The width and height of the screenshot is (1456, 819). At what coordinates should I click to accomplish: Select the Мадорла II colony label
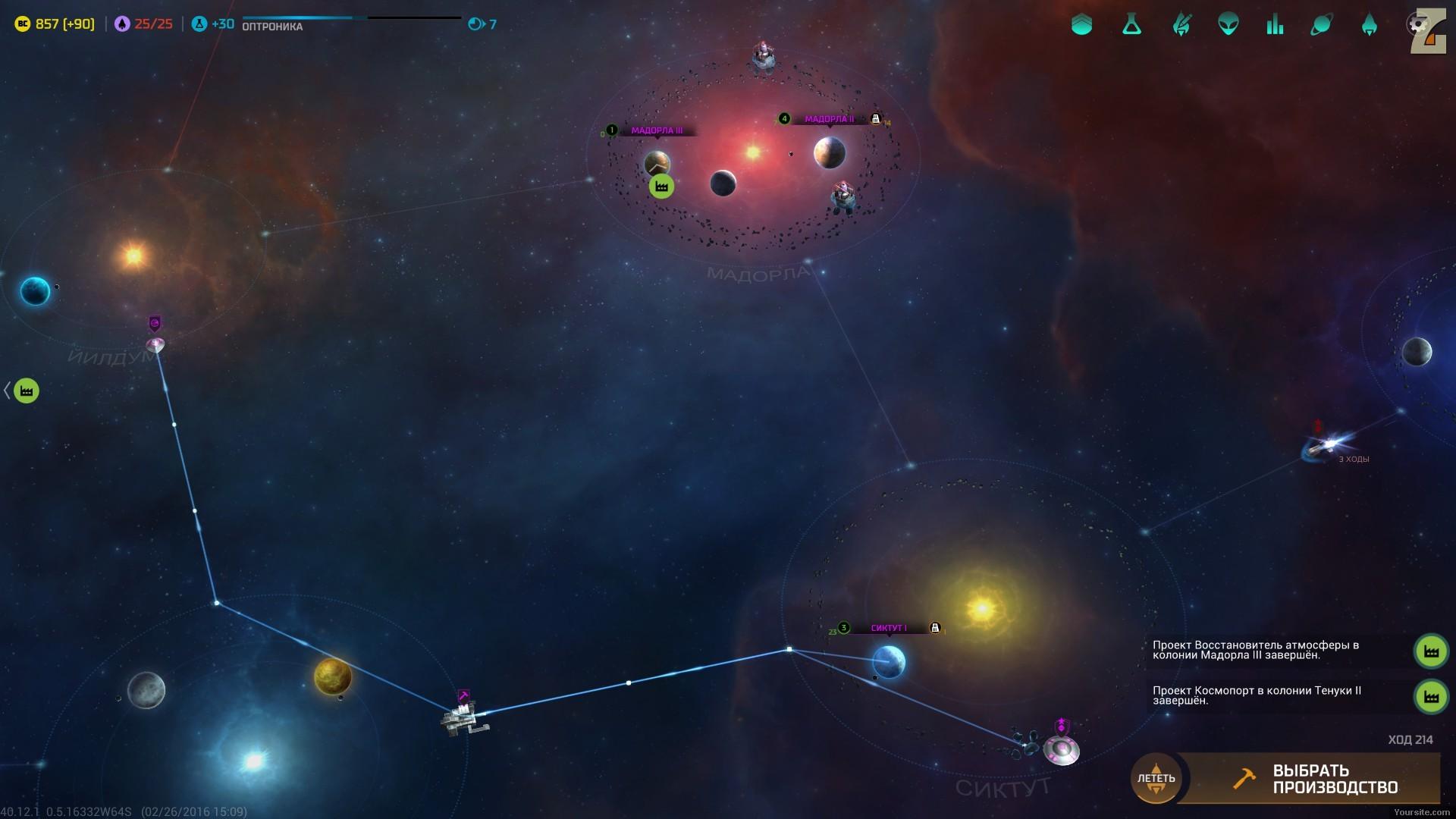[x=829, y=119]
